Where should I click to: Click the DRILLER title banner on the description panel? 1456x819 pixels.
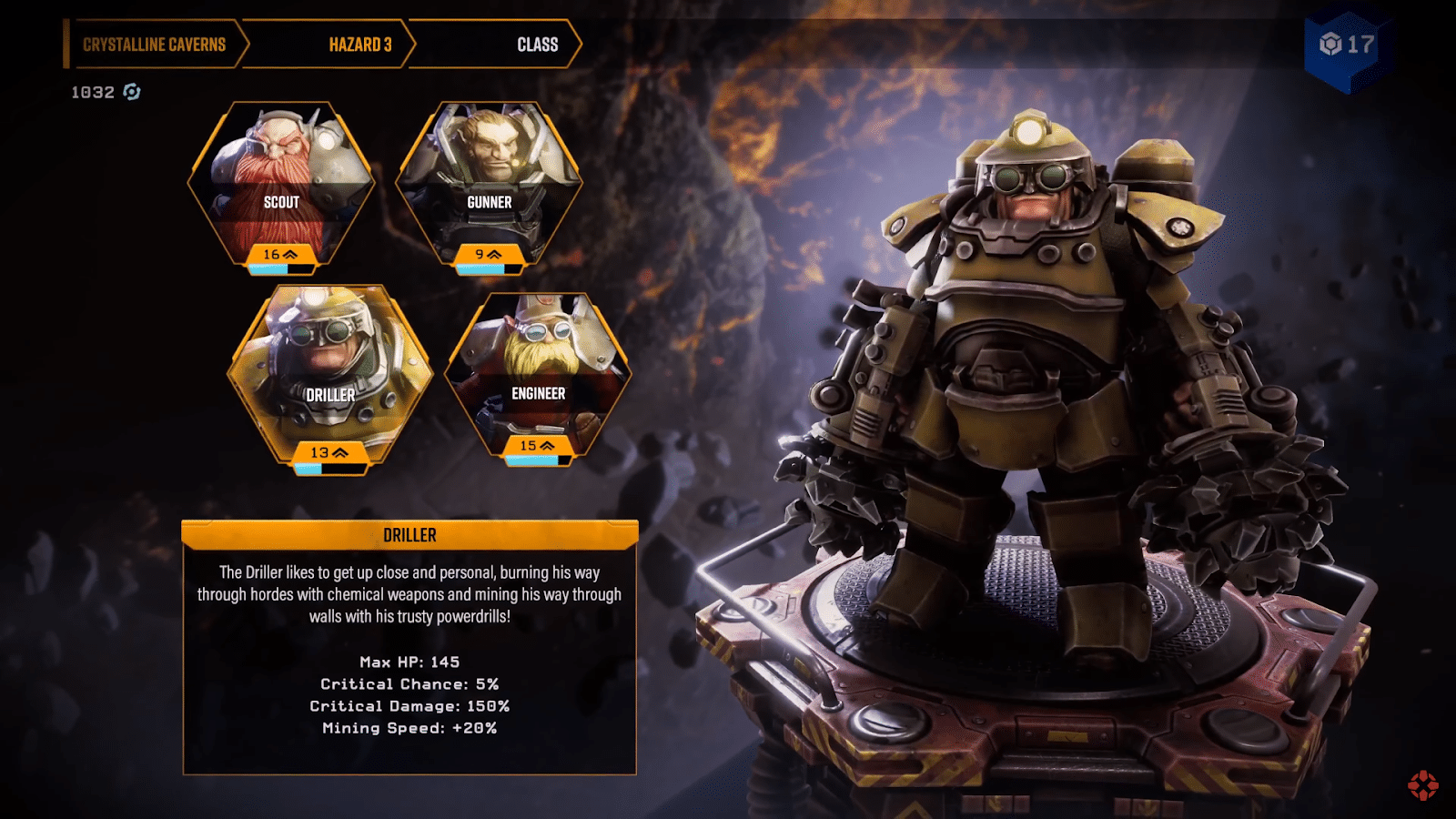tap(409, 537)
